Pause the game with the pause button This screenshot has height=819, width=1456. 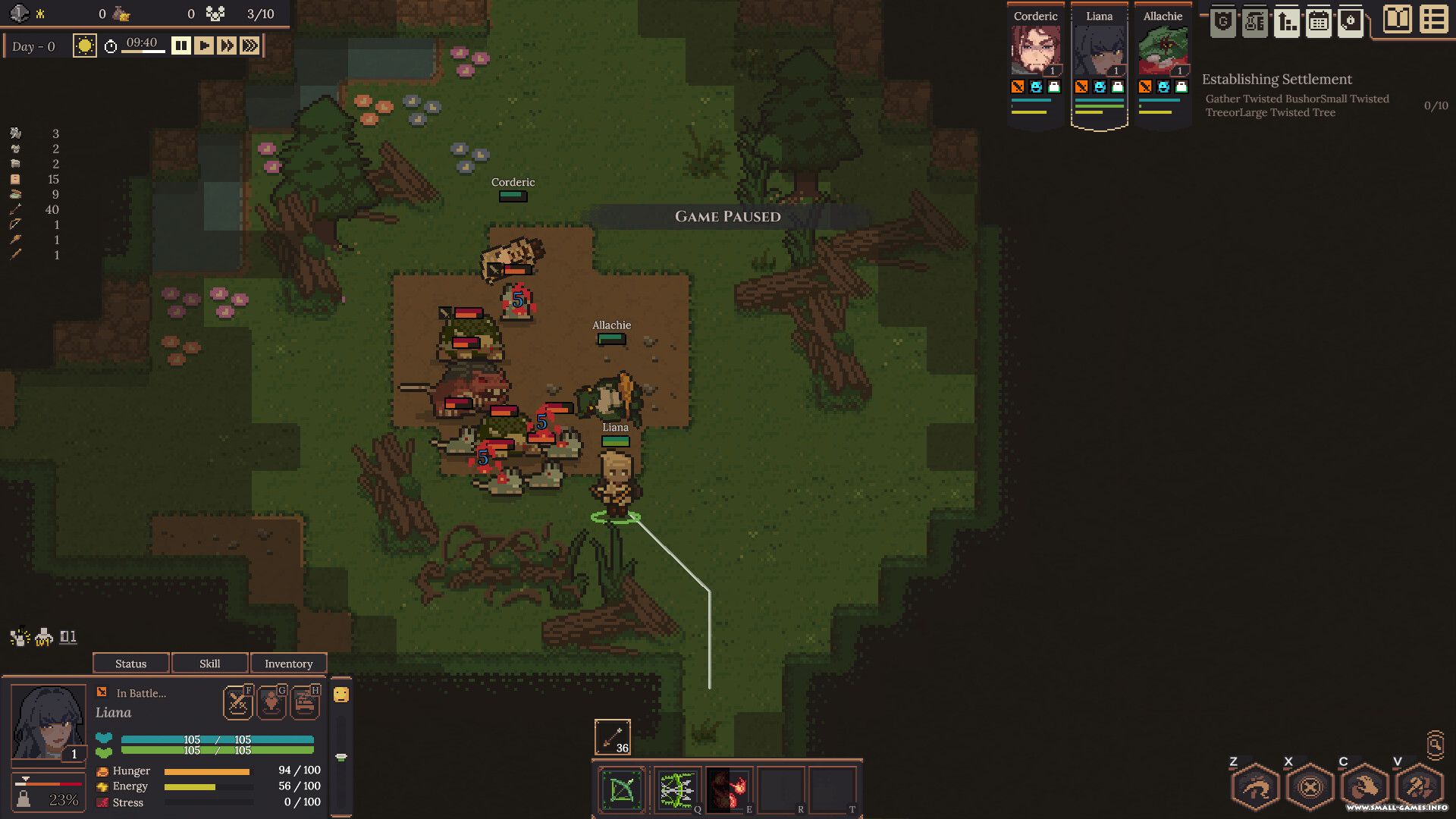180,46
